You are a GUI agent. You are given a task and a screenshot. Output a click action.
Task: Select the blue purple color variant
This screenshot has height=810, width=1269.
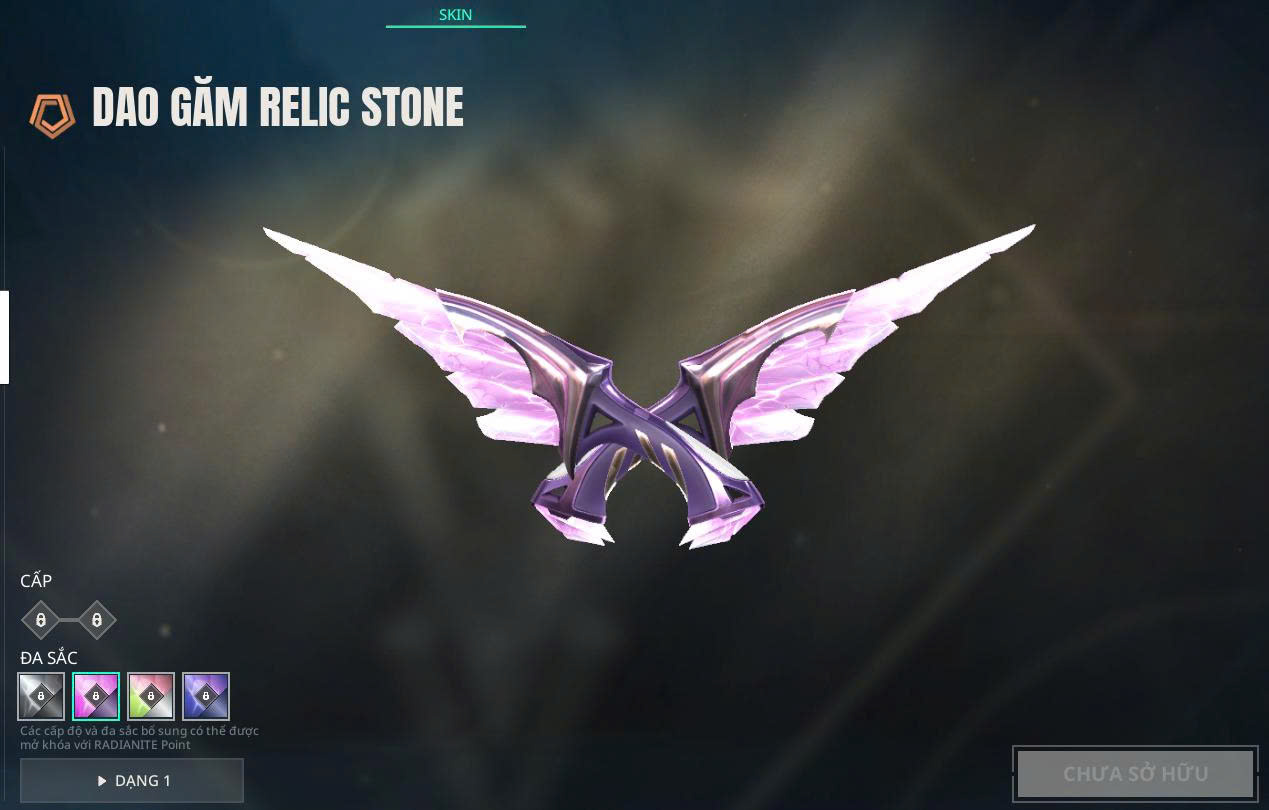206,696
